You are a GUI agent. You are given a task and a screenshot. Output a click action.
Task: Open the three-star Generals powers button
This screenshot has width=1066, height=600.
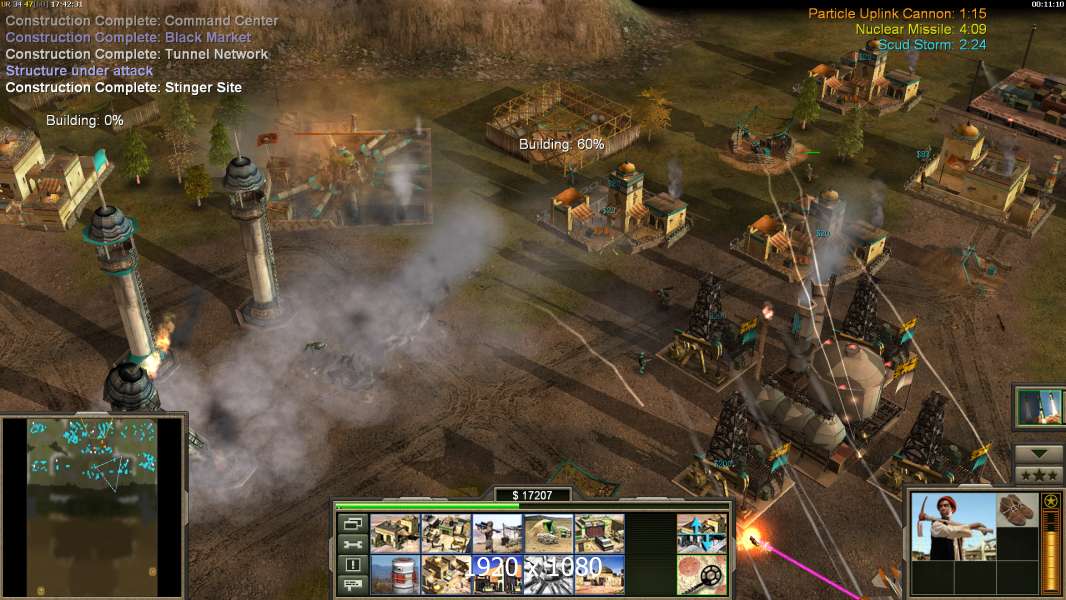[1039, 475]
